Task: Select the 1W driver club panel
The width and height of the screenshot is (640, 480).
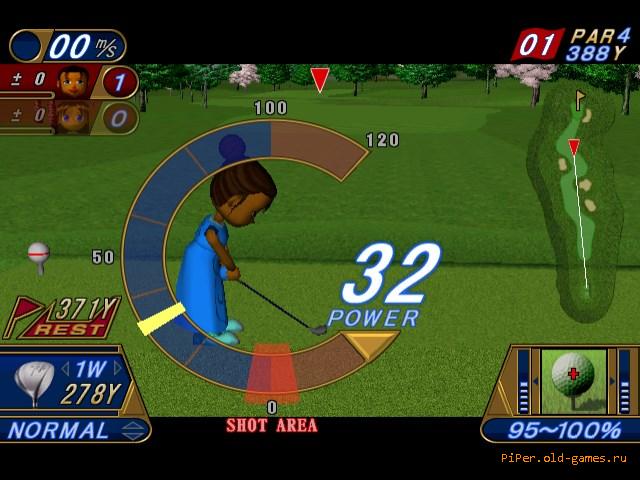Action: 70,382
